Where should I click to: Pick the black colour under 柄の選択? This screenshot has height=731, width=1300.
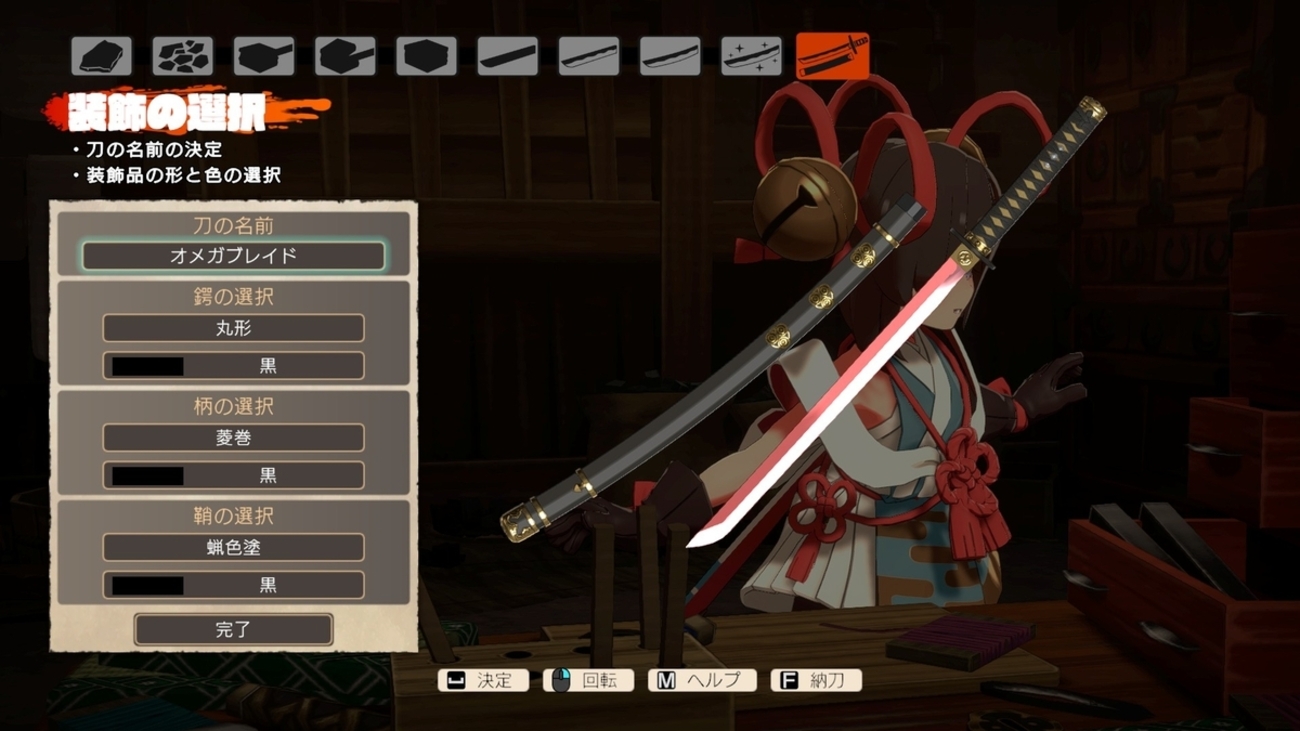pyautogui.click(x=233, y=475)
